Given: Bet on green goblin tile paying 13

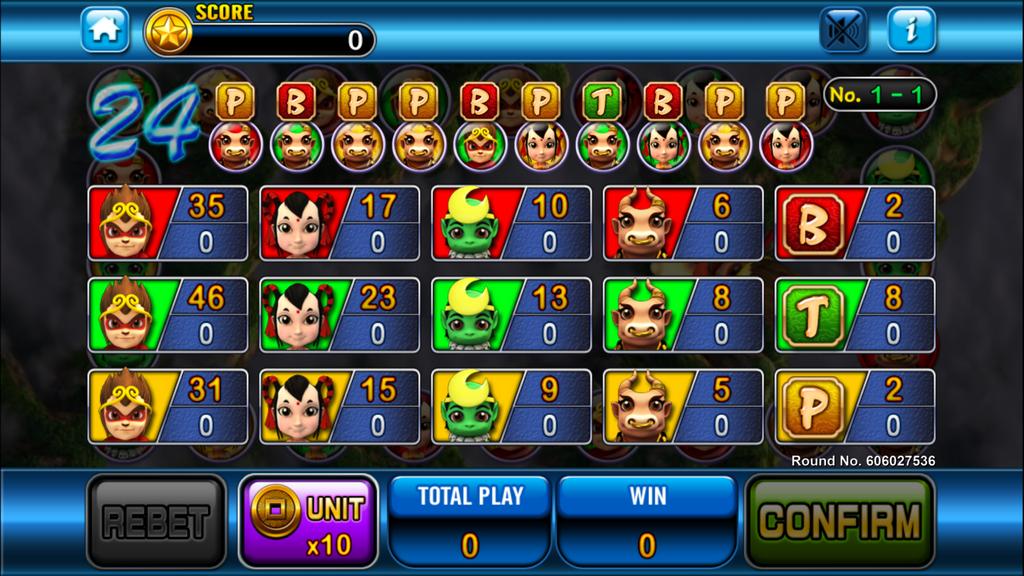Looking at the screenshot, I should click(x=512, y=315).
